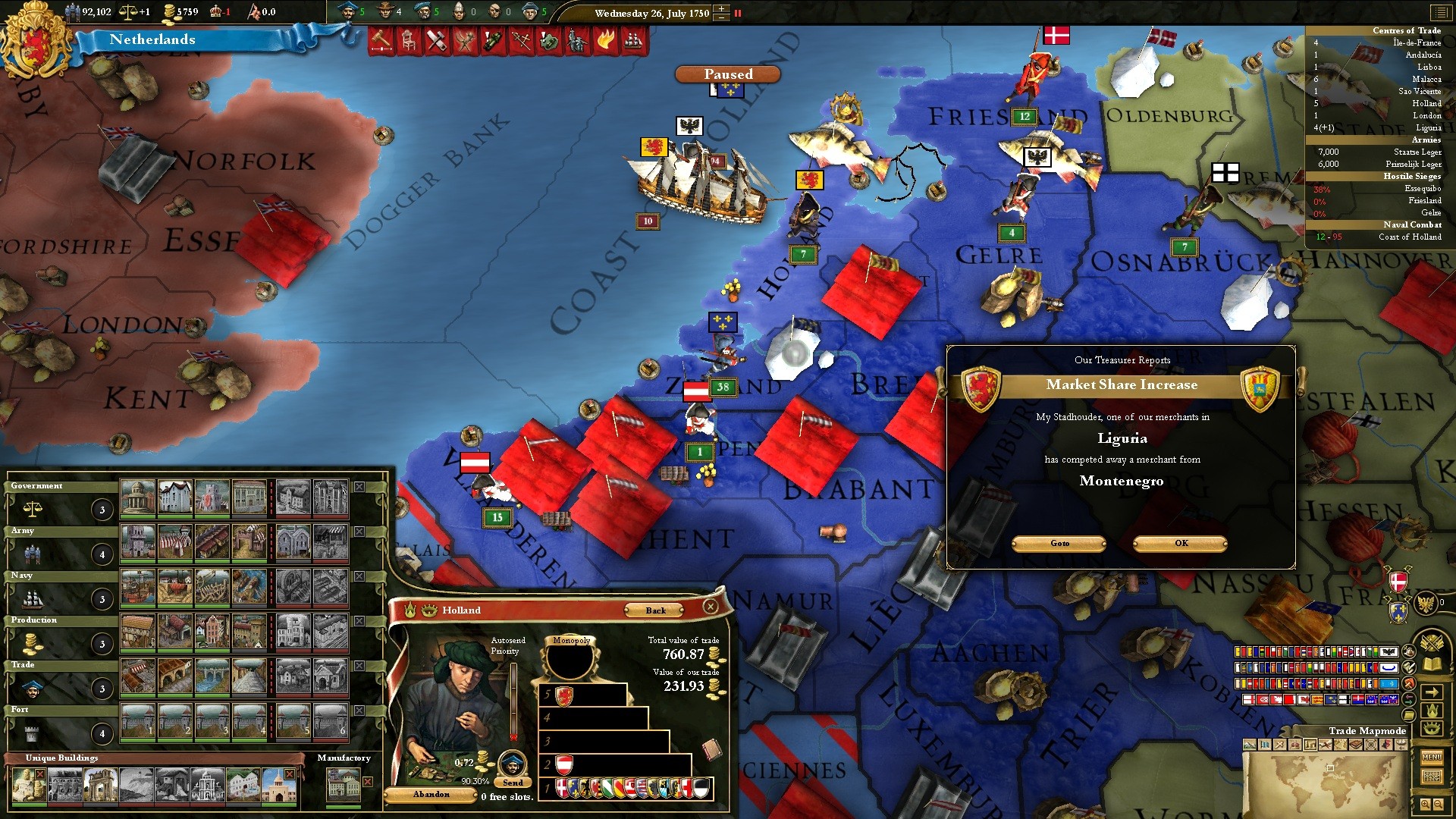This screenshot has height=819, width=1456.
Task: Toggle the red pause indicator by the date
Action: (738, 13)
